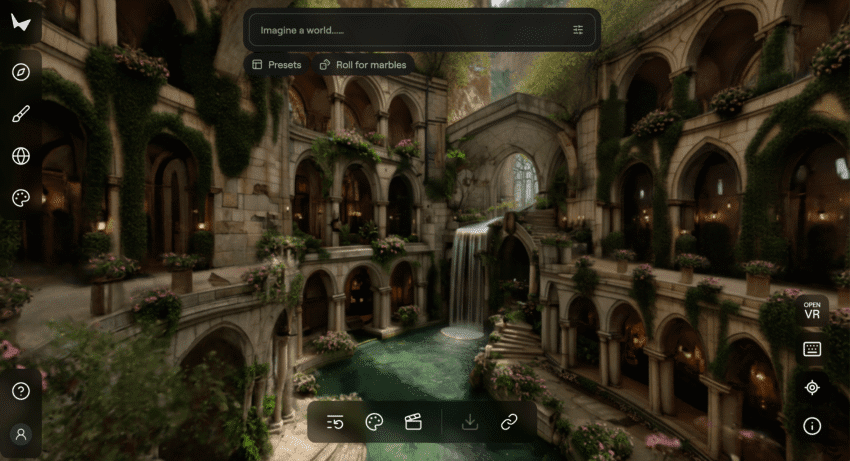Activate the Open VR button
Viewport: 850px width, 461px height.
click(x=812, y=310)
